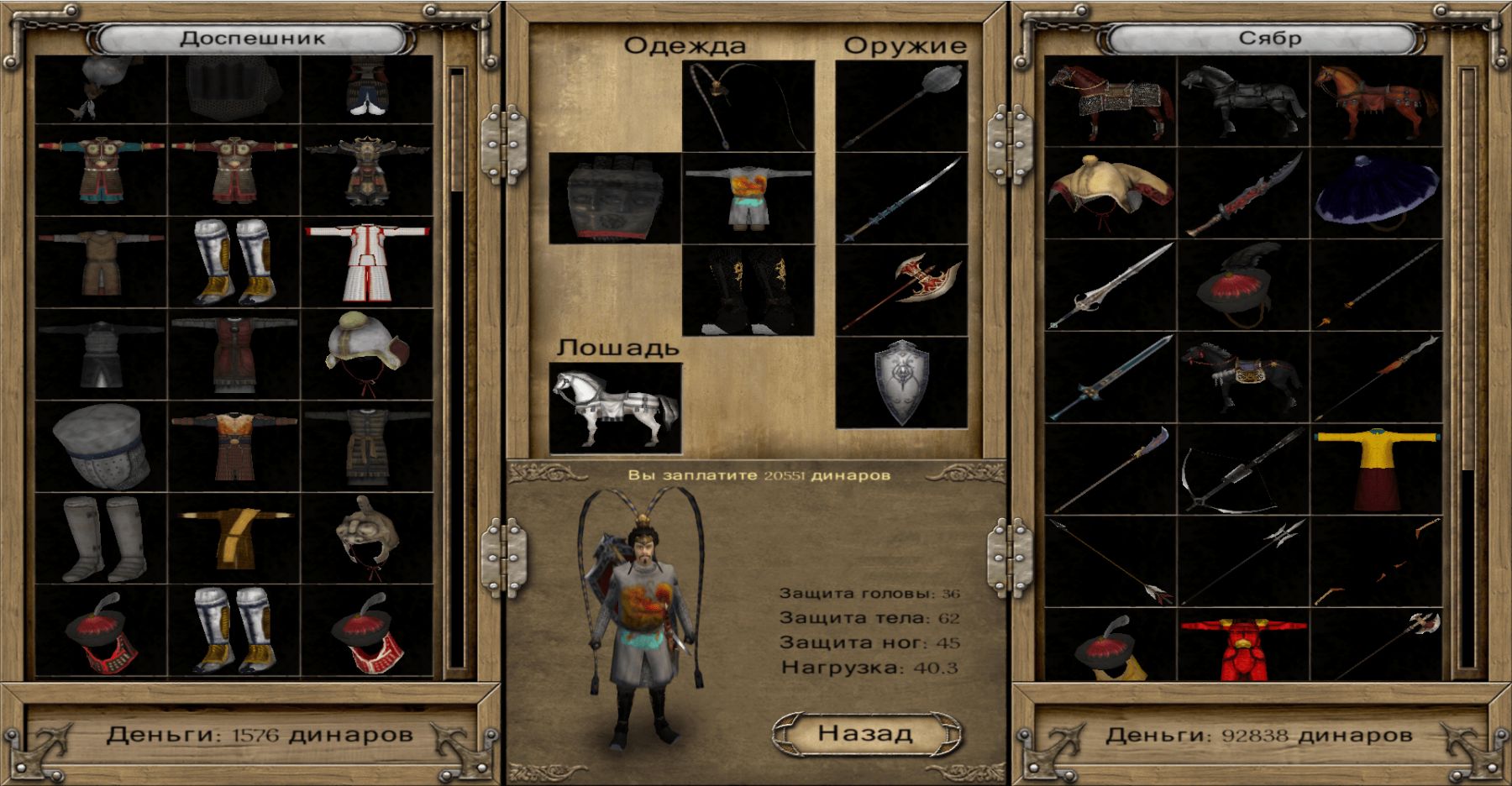1512x786 pixels.
Task: Select the equipped silver heater shield
Action: 901,383
